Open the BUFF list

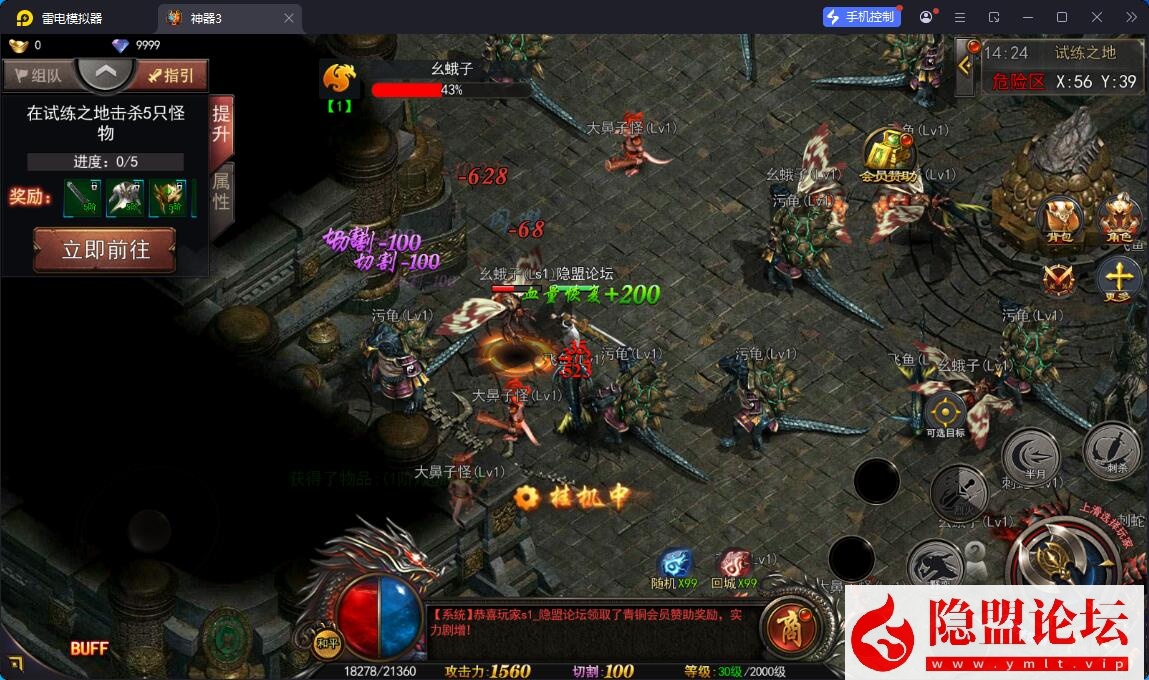pyautogui.click(x=89, y=649)
